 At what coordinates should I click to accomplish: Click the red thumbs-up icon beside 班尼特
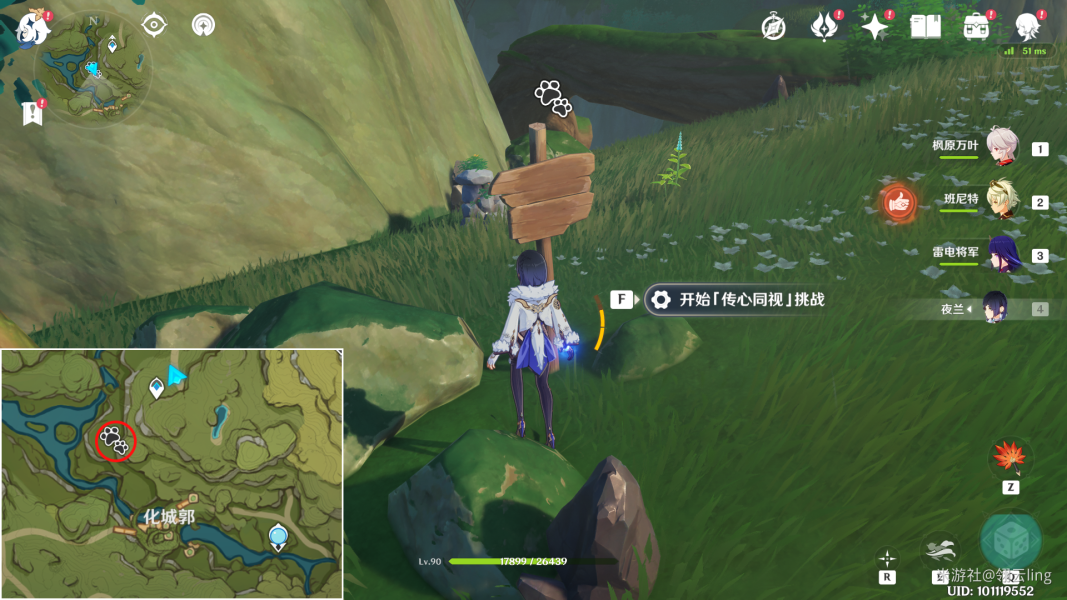[899, 203]
